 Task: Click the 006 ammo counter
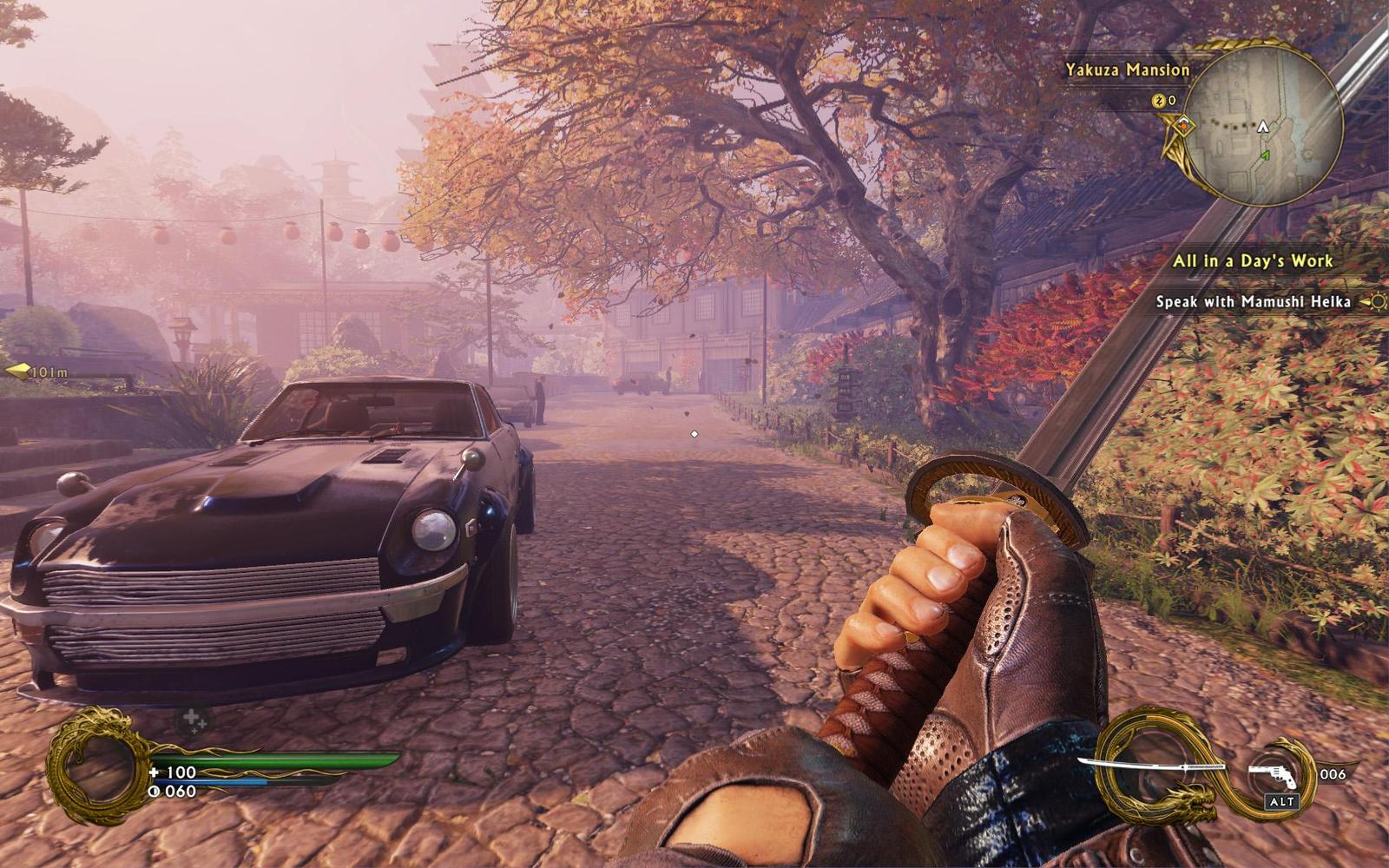(x=1333, y=773)
